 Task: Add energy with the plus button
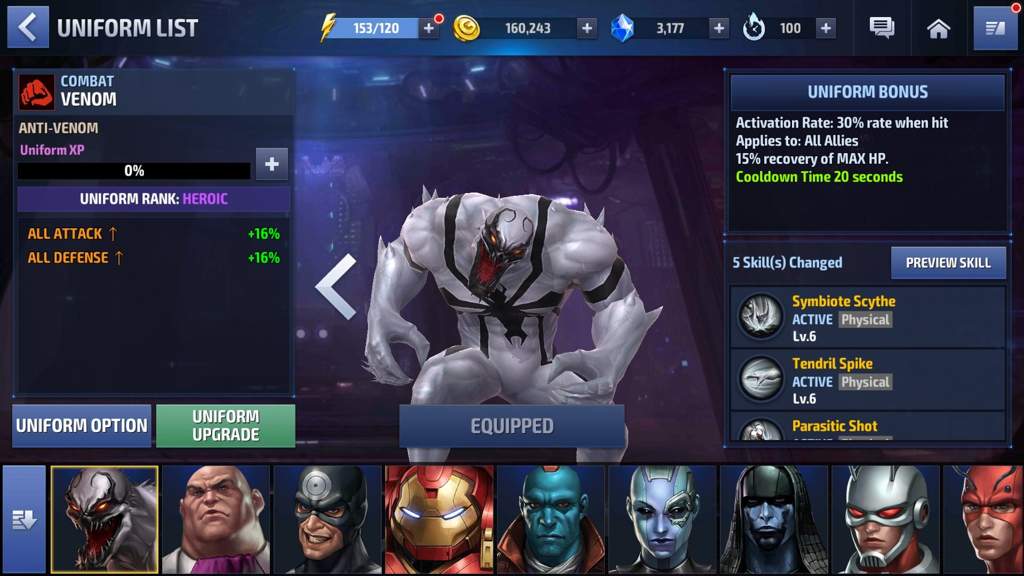point(429,28)
